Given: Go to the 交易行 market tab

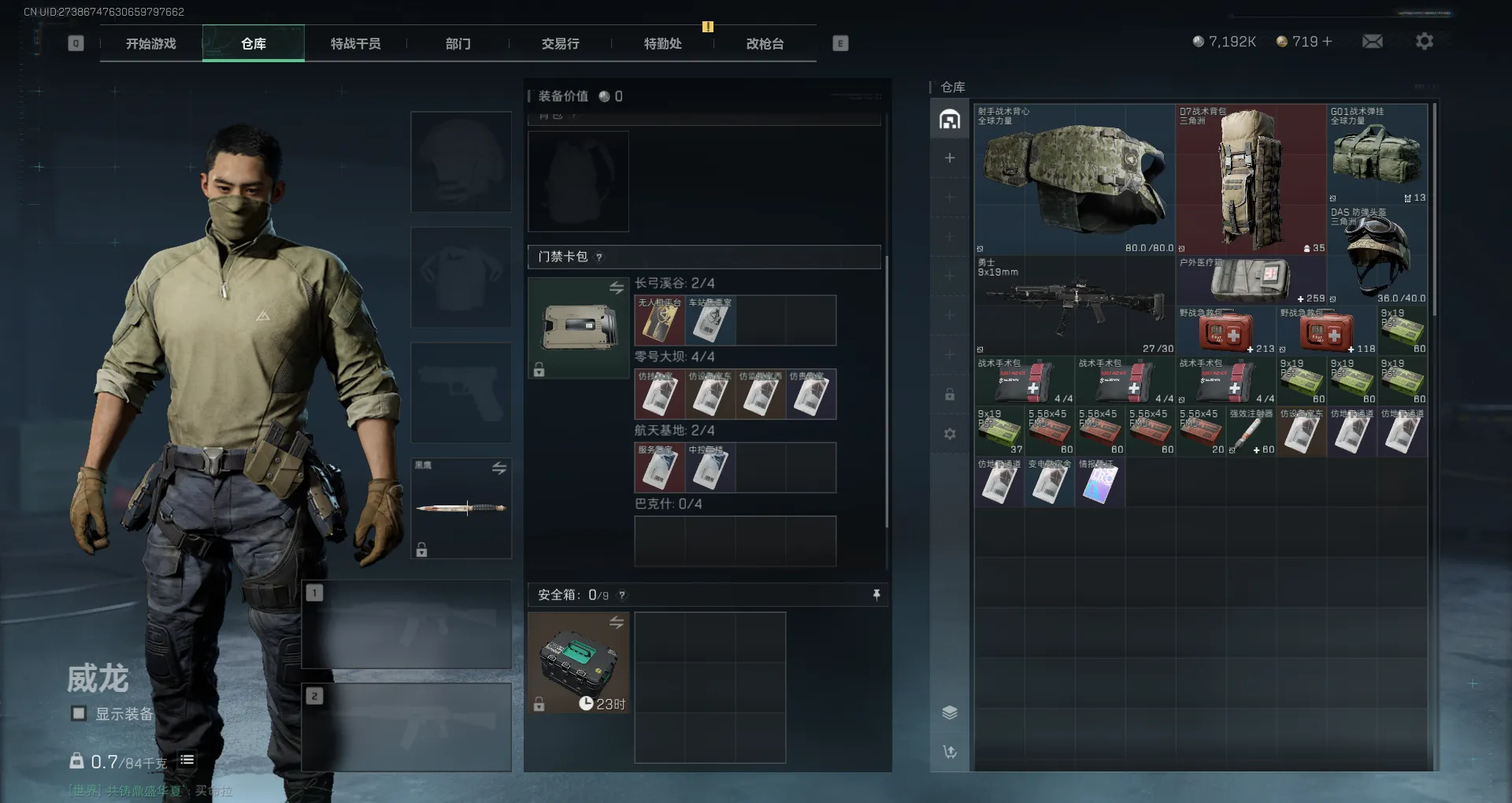Looking at the screenshot, I should pos(561,44).
